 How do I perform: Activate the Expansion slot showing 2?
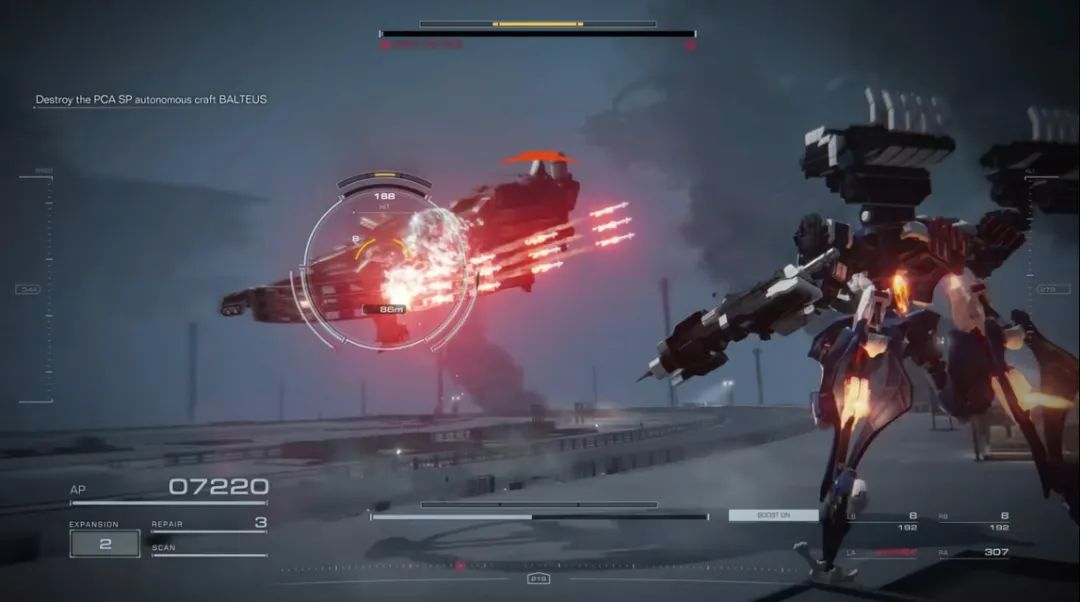(x=104, y=543)
